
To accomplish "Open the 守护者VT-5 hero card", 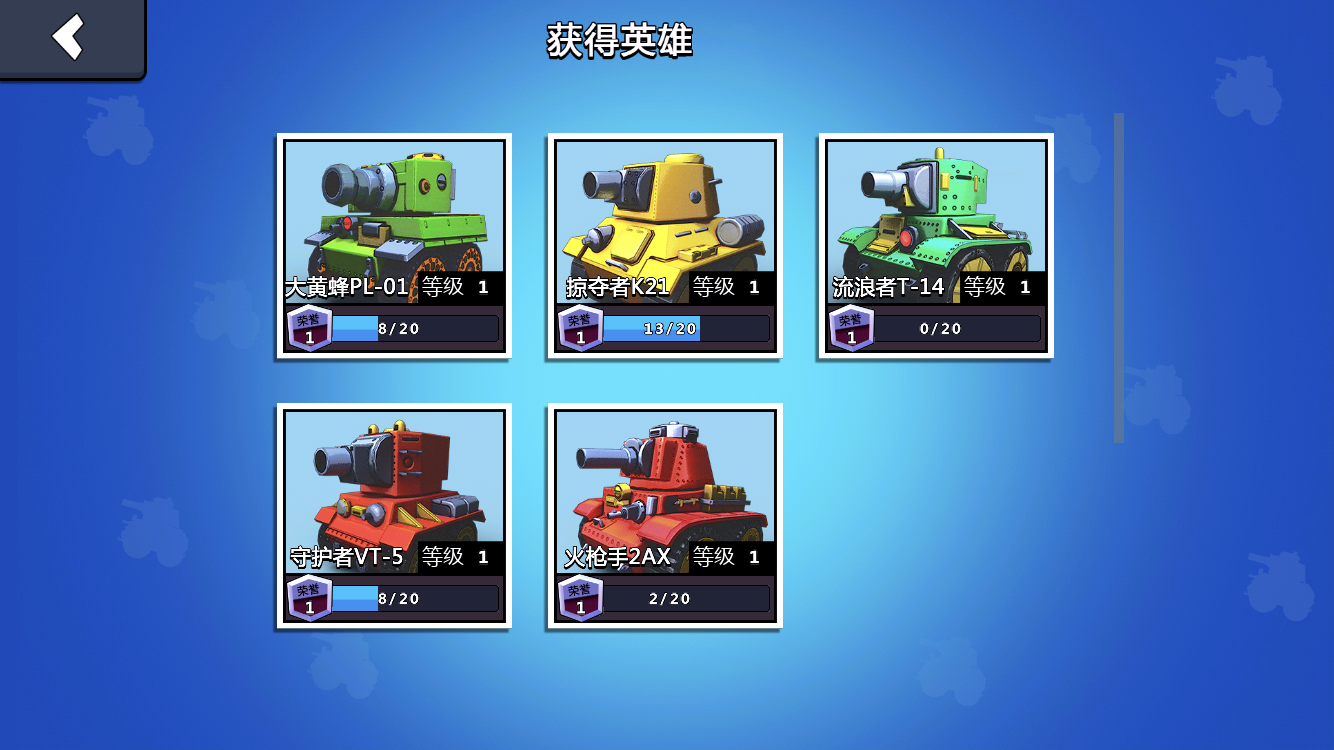I will tap(393, 515).
